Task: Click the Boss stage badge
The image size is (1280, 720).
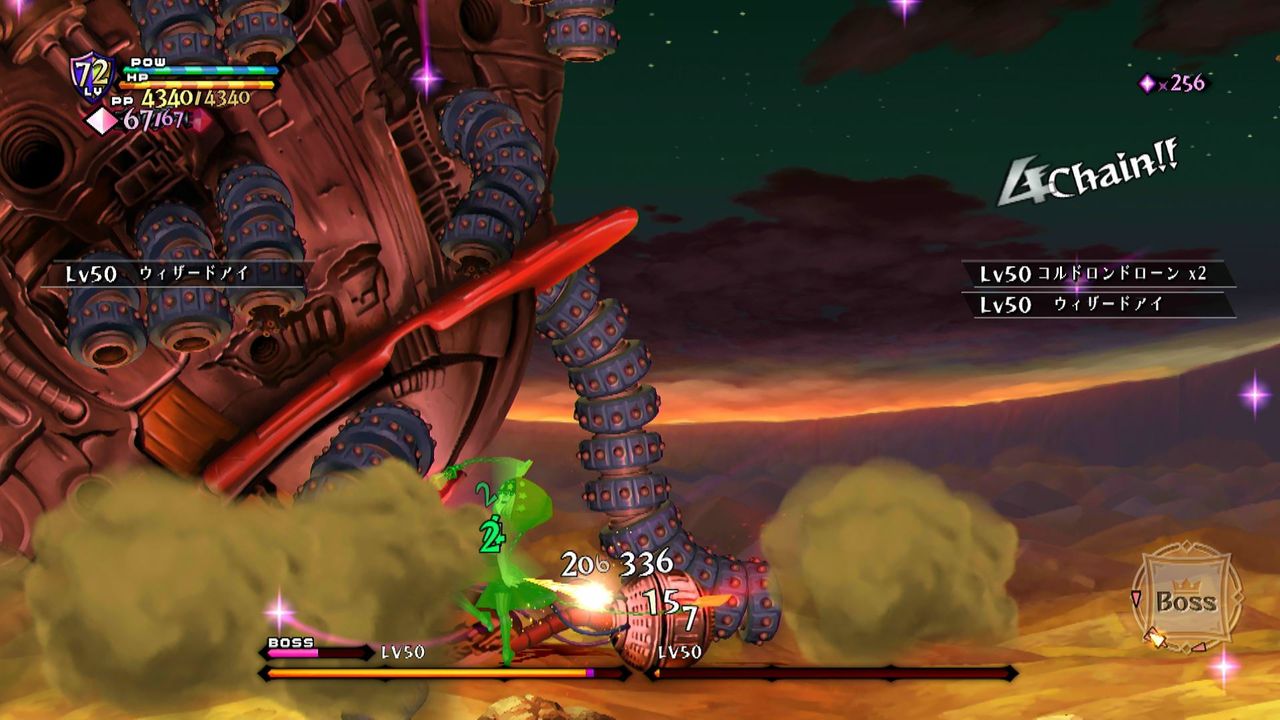Action: pyautogui.click(x=1186, y=599)
